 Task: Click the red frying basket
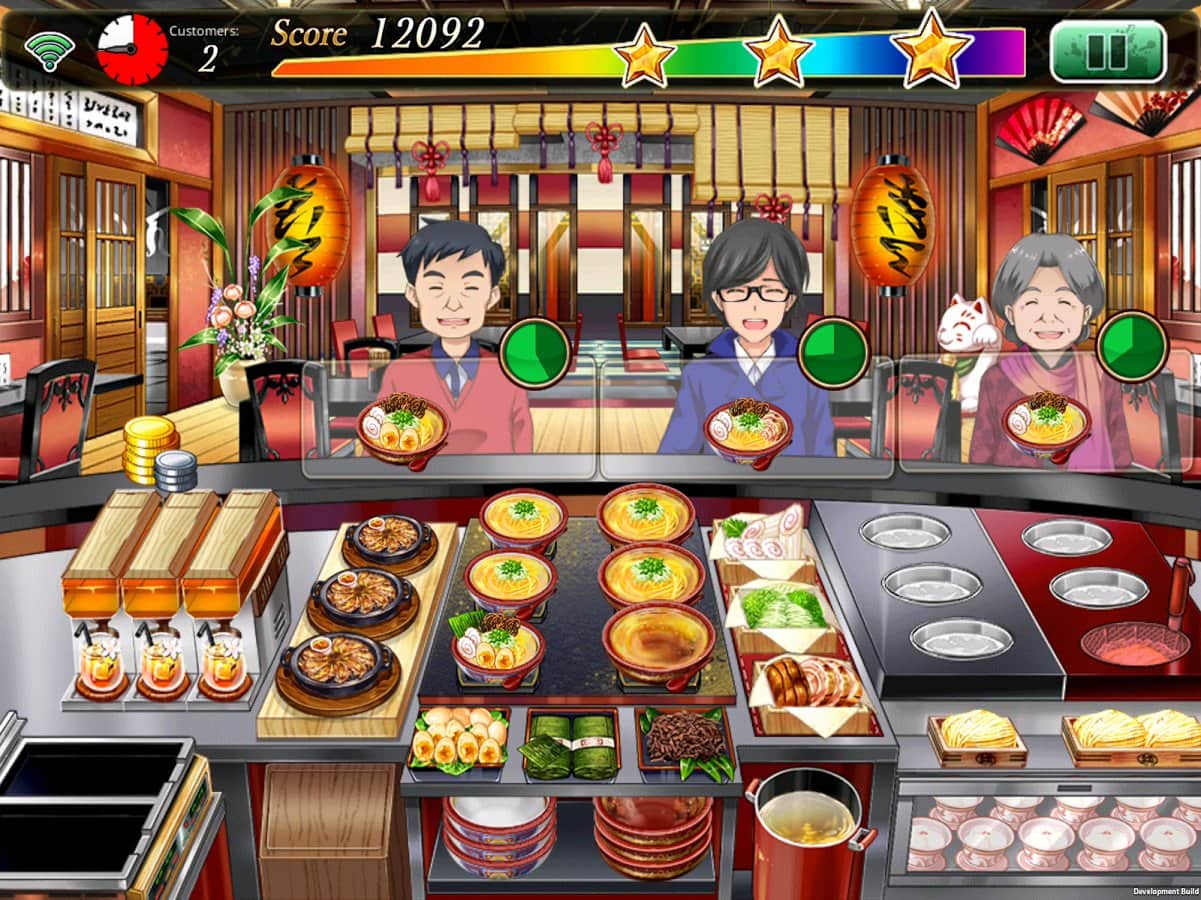[1134, 640]
